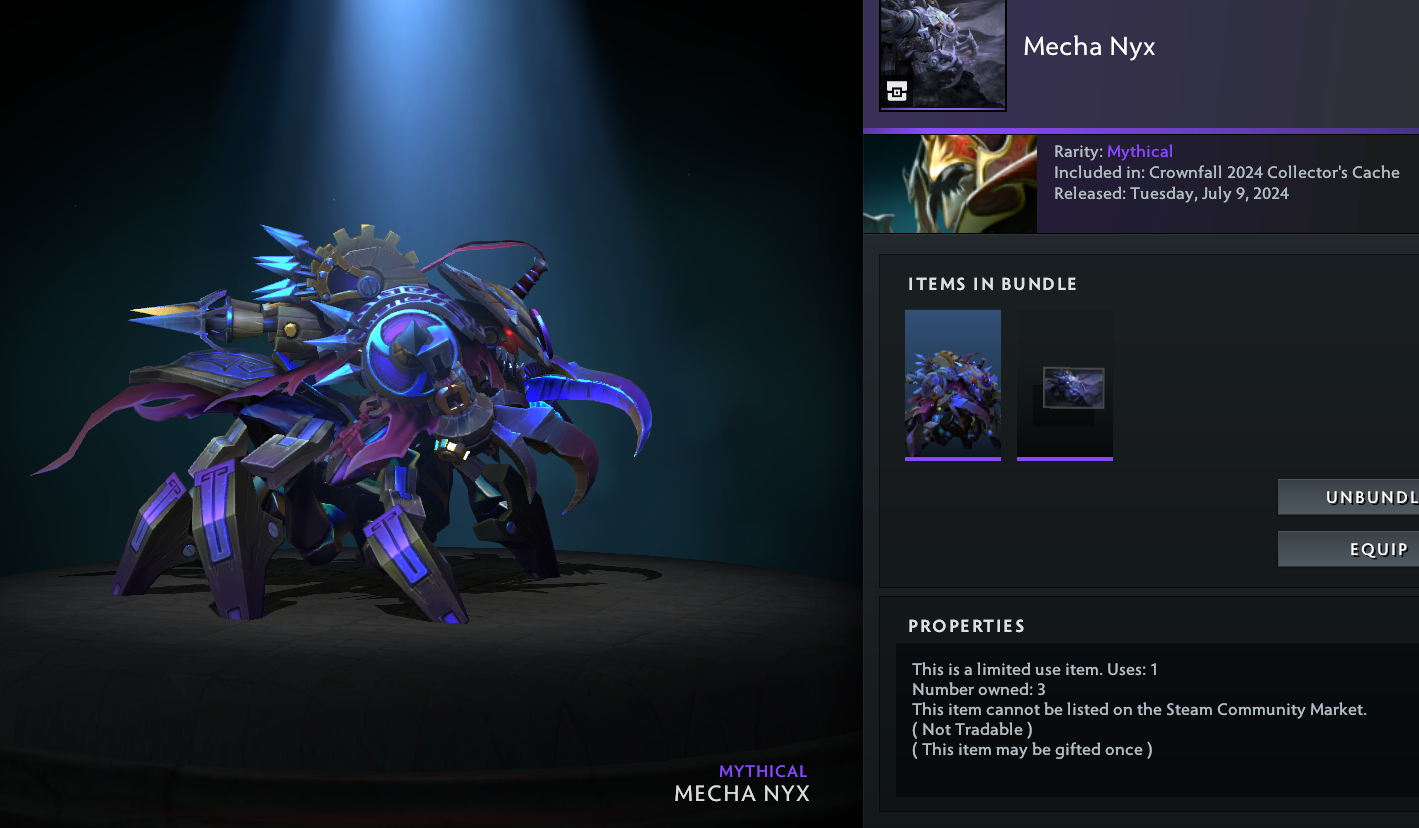View the Crownfall 2024 Collector's Cache image
This screenshot has height=828, width=1419.
click(x=949, y=184)
